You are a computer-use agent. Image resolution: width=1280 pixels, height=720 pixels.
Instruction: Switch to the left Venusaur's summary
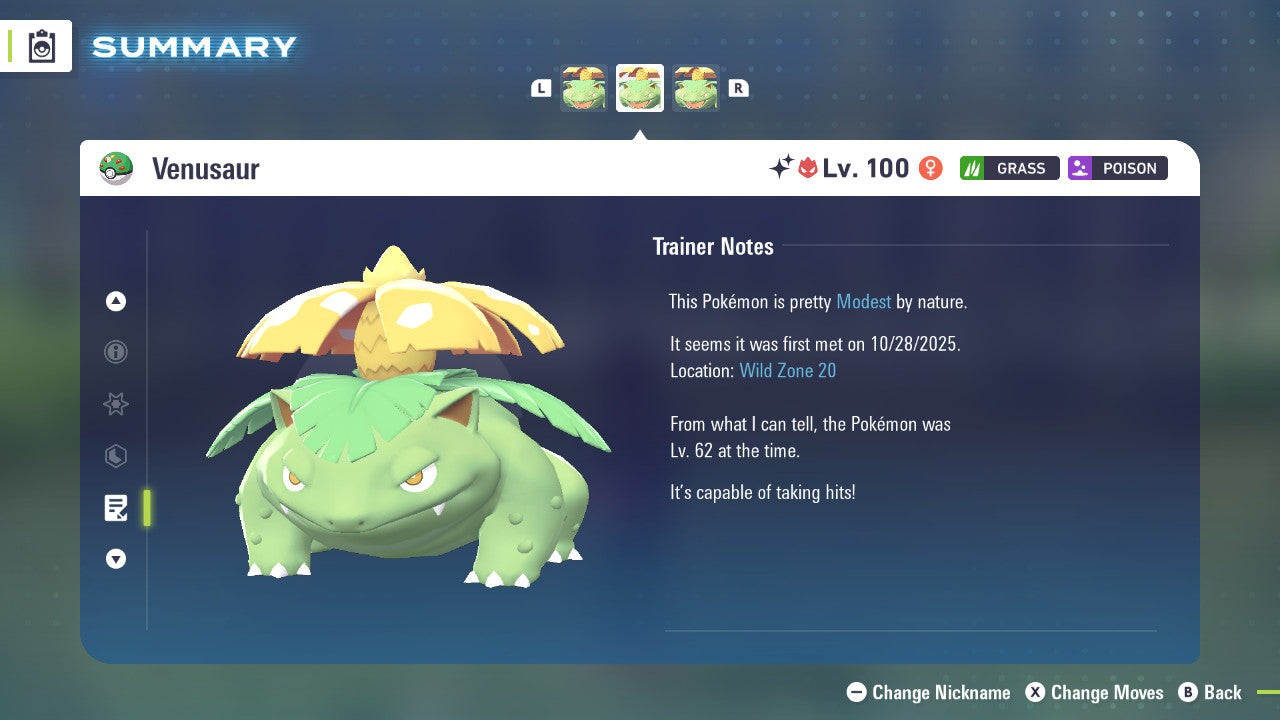tap(584, 88)
